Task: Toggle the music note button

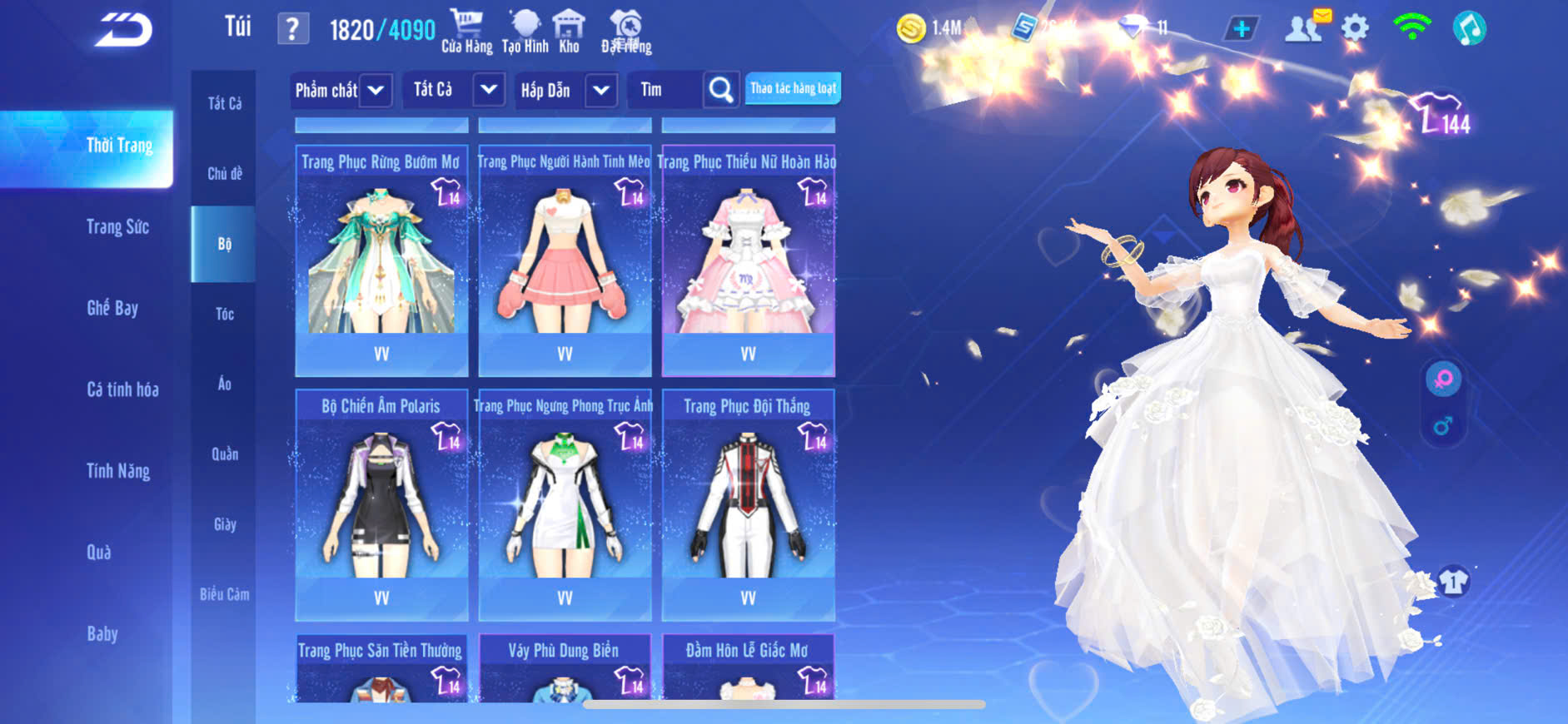Action: (1469, 29)
